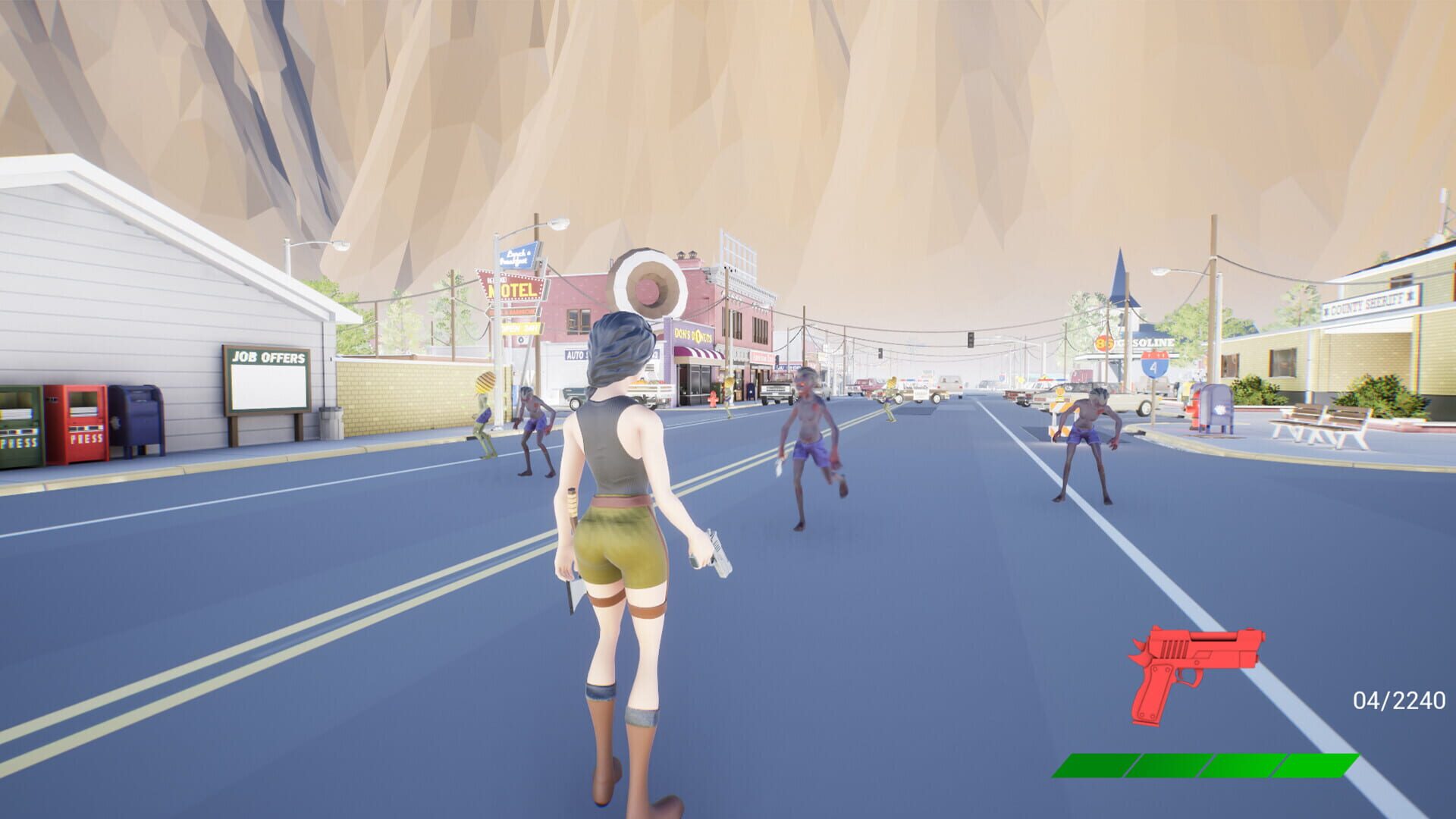Click the Auto Service sign across the street
1456x819 pixels.
576,355
